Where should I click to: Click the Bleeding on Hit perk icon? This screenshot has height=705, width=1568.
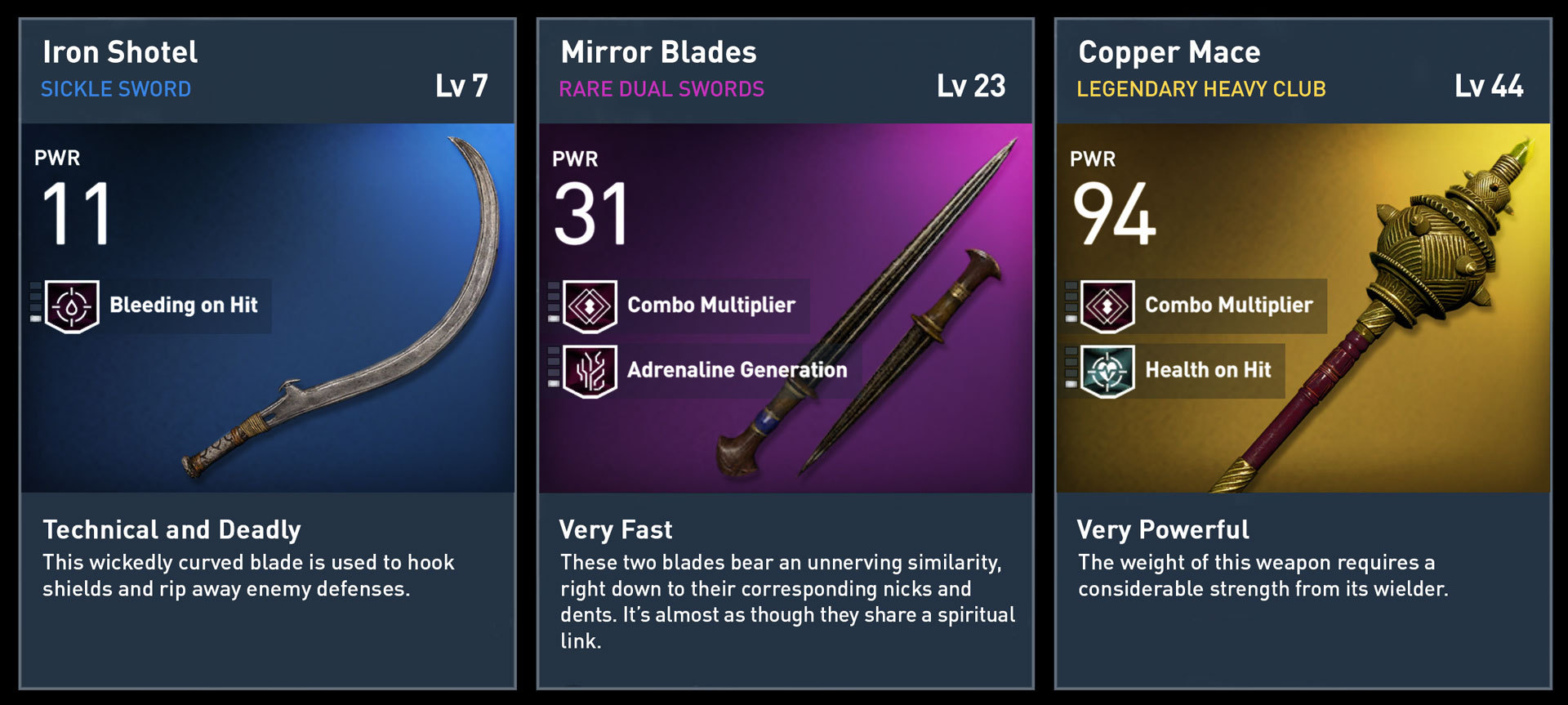(72, 306)
